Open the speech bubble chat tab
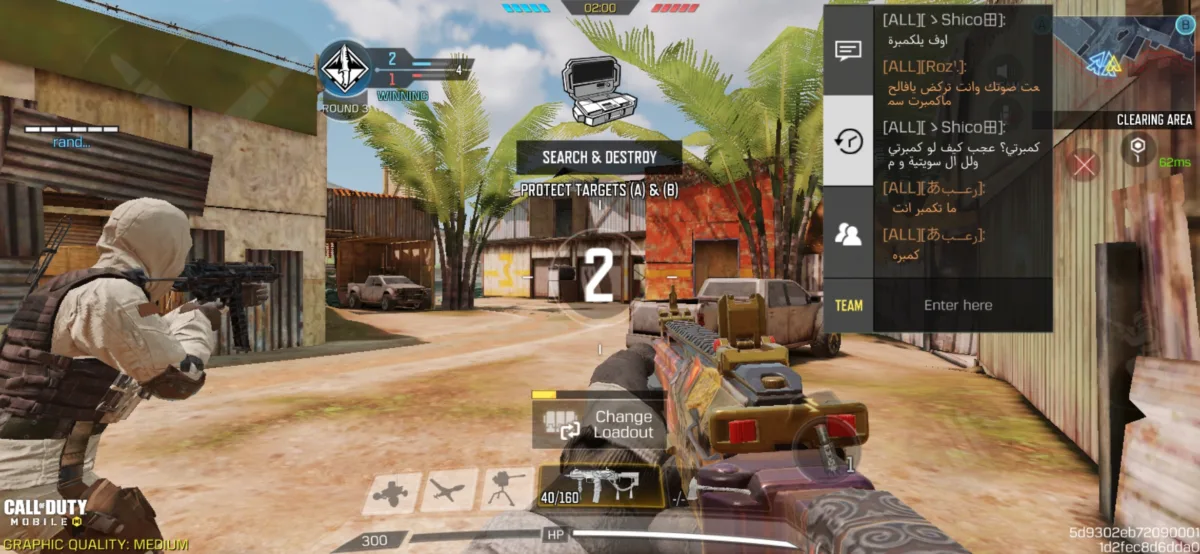 (848, 51)
